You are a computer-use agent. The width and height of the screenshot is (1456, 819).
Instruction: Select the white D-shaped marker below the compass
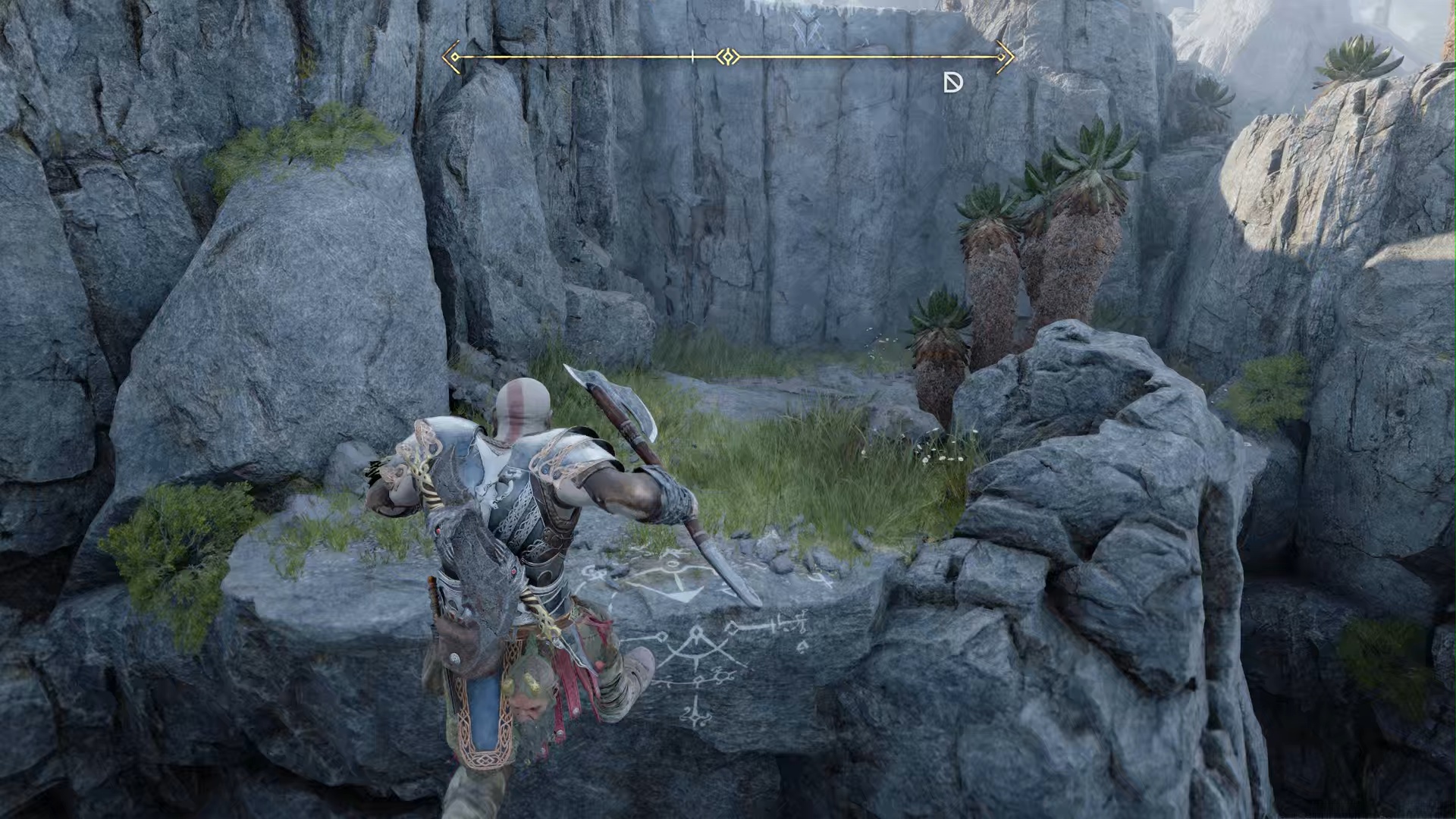pos(952,83)
